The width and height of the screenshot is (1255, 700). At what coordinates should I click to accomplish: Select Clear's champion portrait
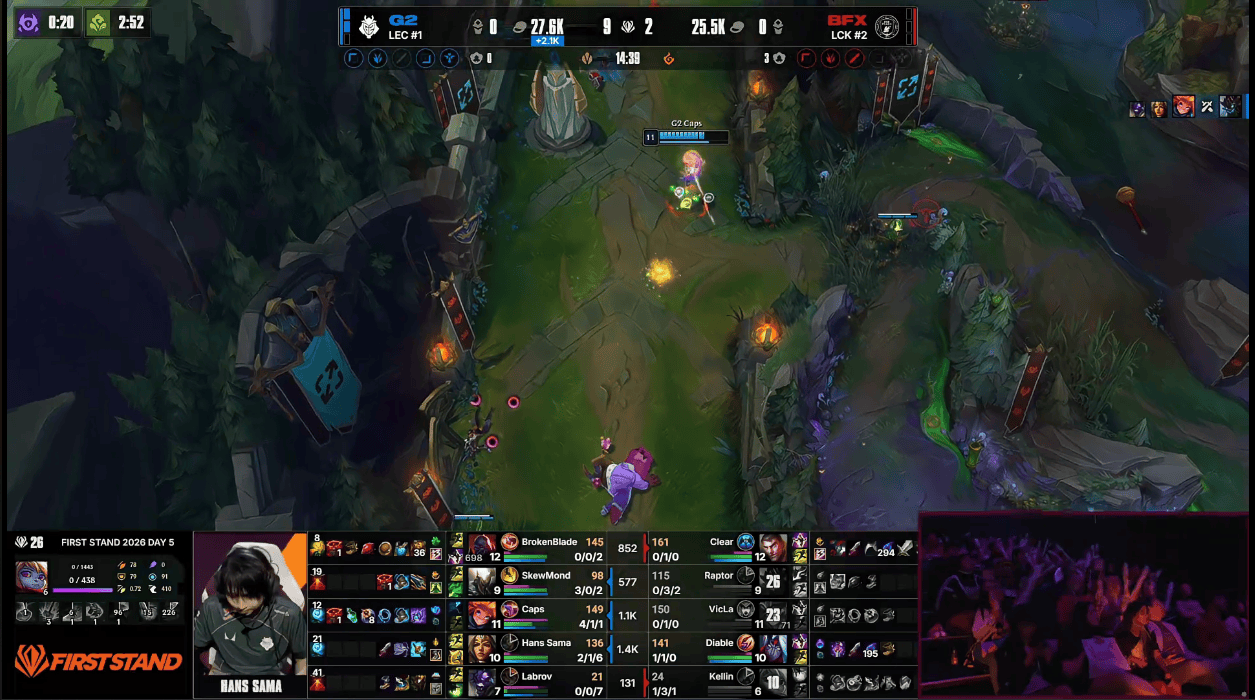(773, 548)
